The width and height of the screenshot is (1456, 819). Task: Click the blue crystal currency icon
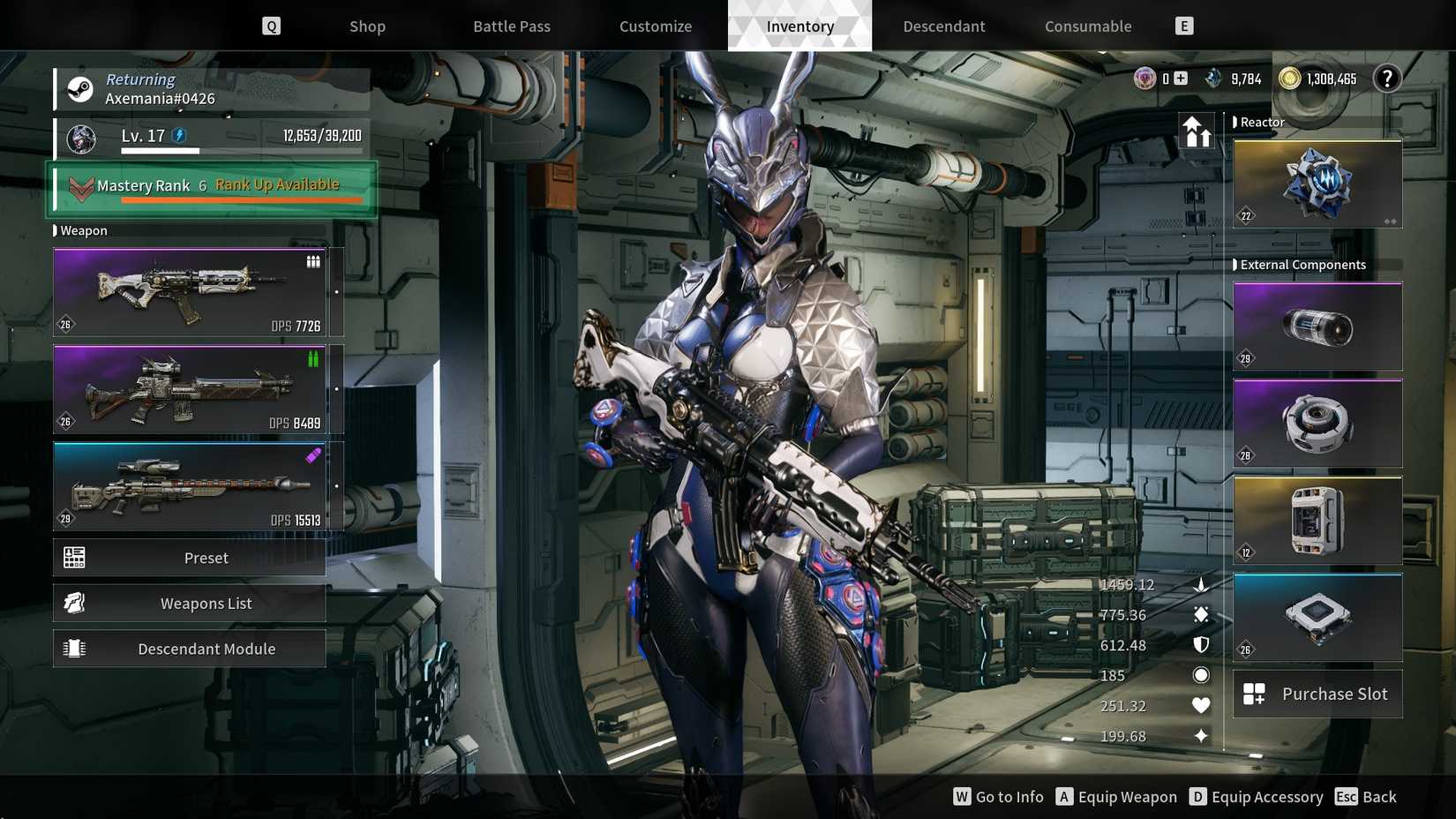1212,78
